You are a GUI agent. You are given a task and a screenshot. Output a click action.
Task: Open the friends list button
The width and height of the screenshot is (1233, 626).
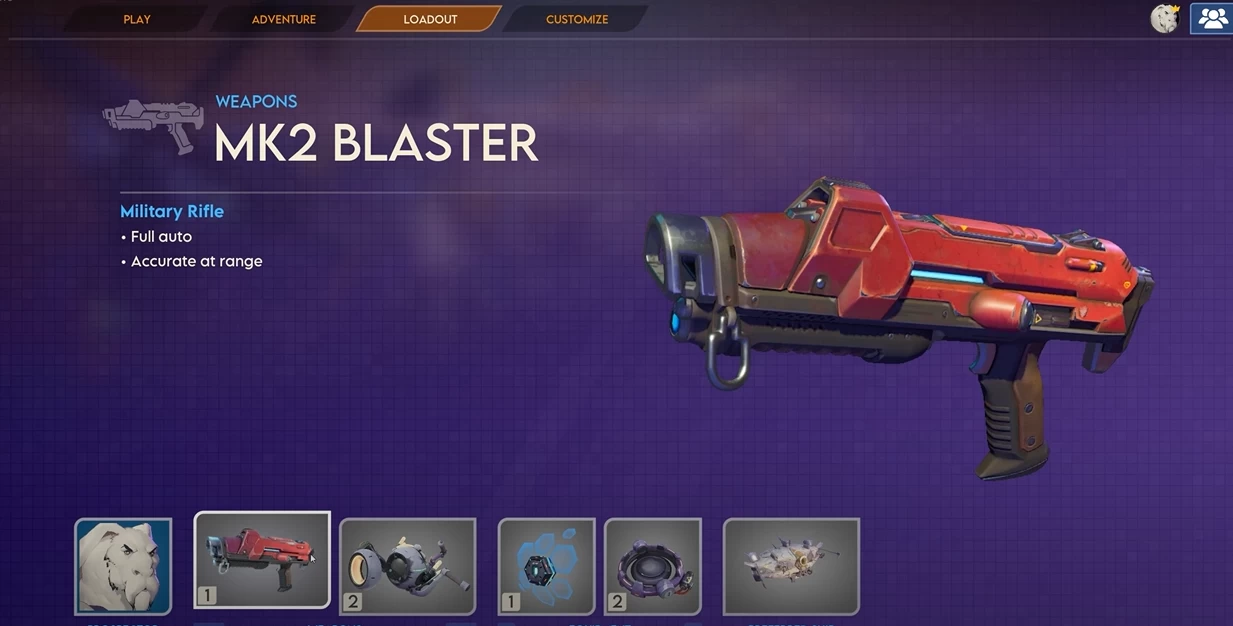click(1212, 19)
